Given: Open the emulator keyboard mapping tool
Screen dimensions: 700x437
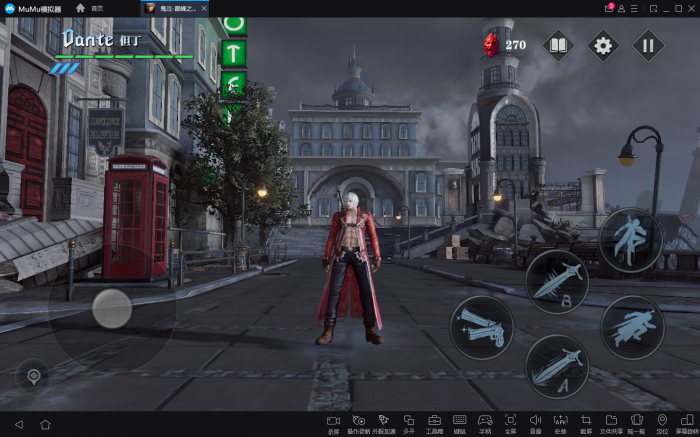Looking at the screenshot, I should tap(459, 423).
